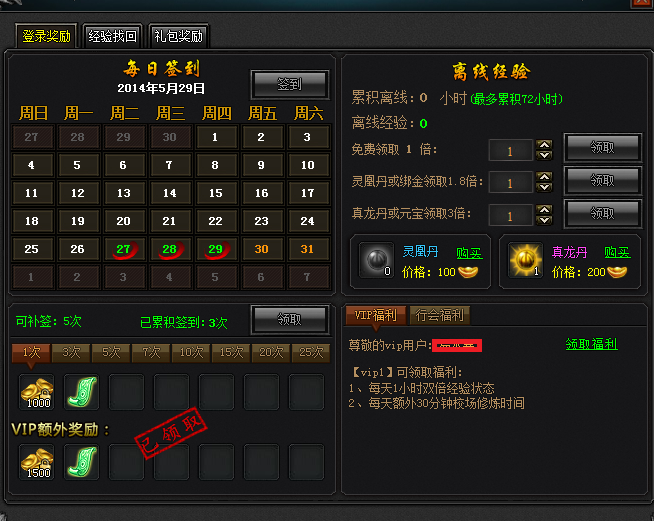Select day 31 on the calendar
The image size is (654, 521).
(307, 249)
